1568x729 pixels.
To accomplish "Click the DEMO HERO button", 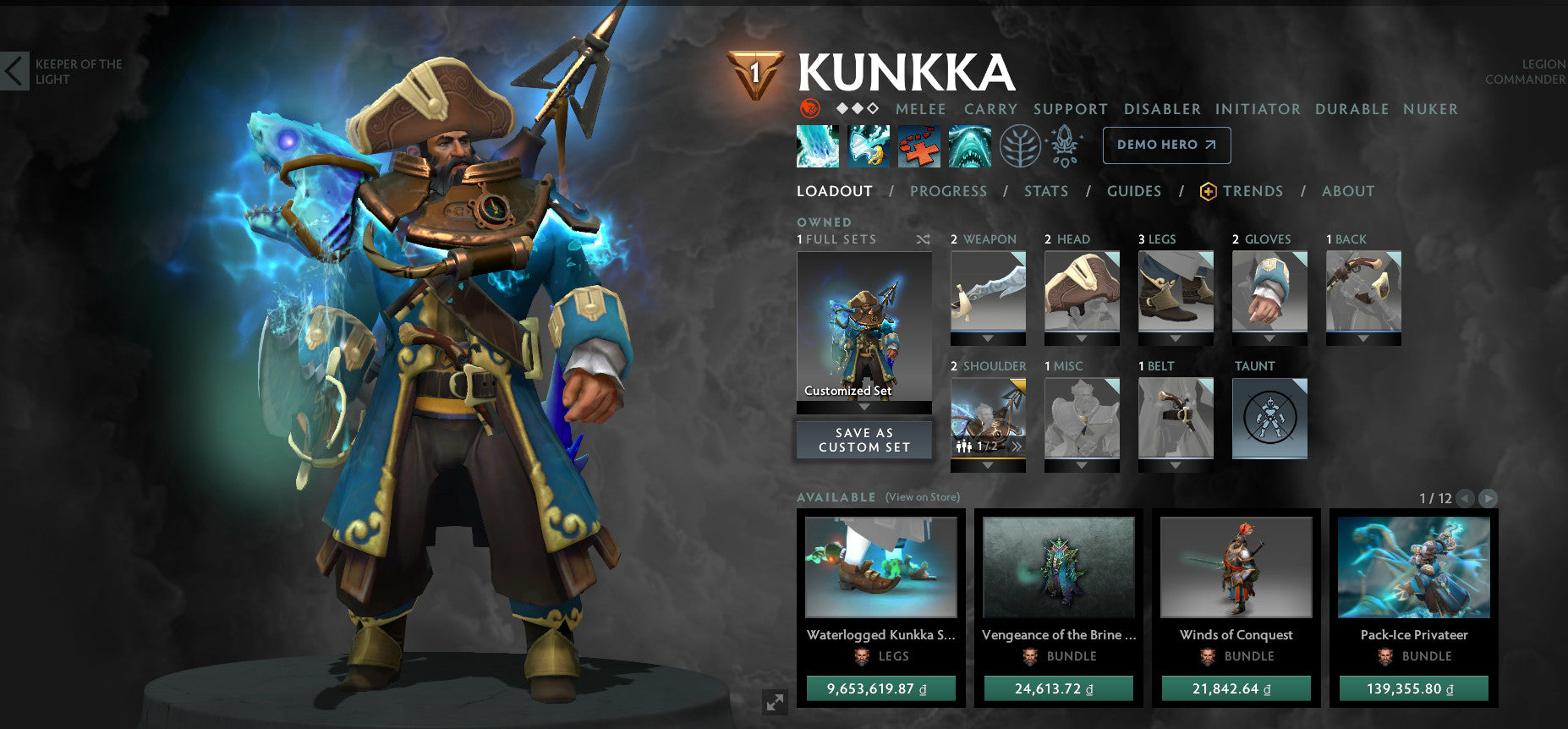I will 1166,145.
